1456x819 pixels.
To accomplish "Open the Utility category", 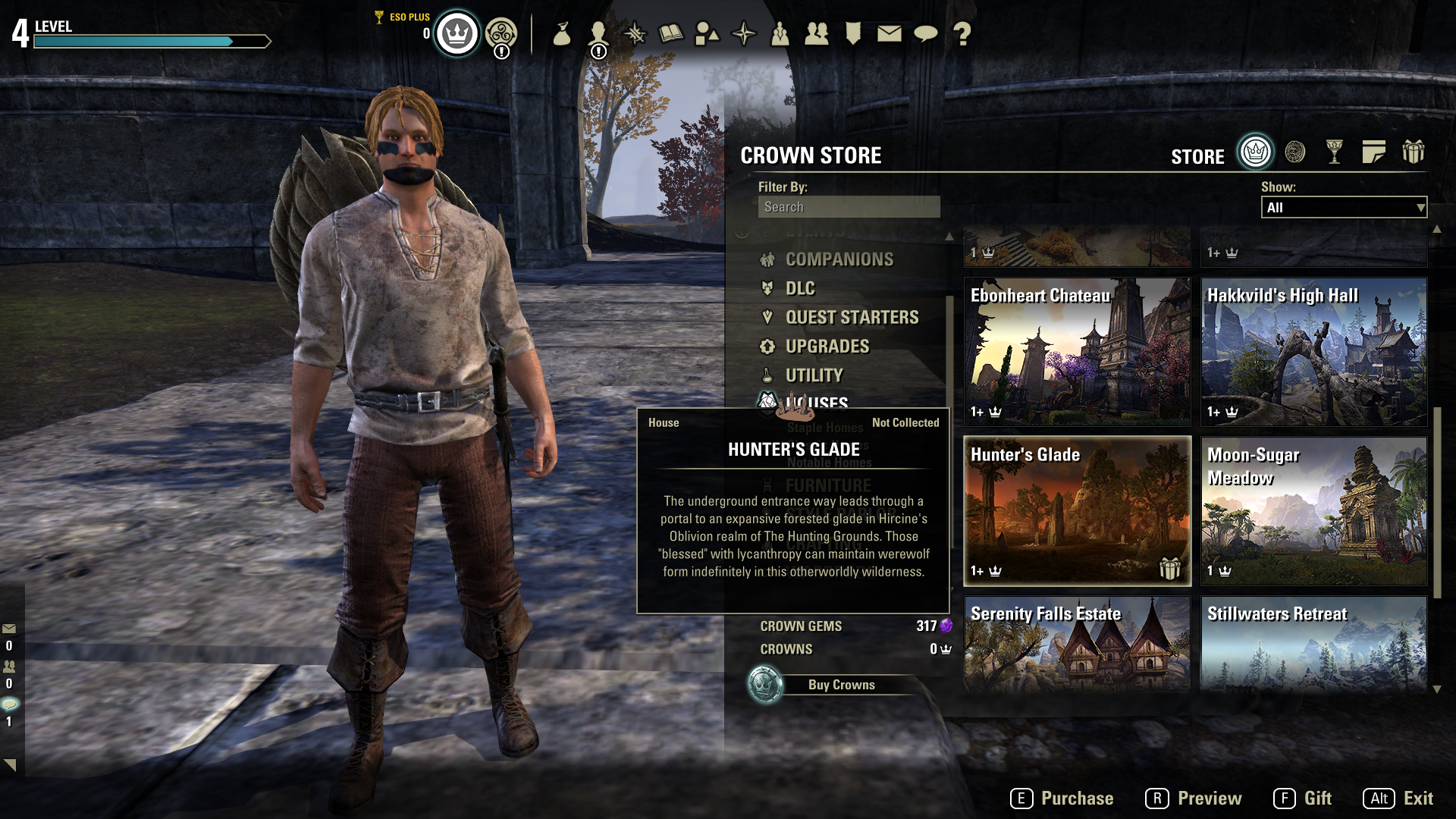I will tap(814, 375).
